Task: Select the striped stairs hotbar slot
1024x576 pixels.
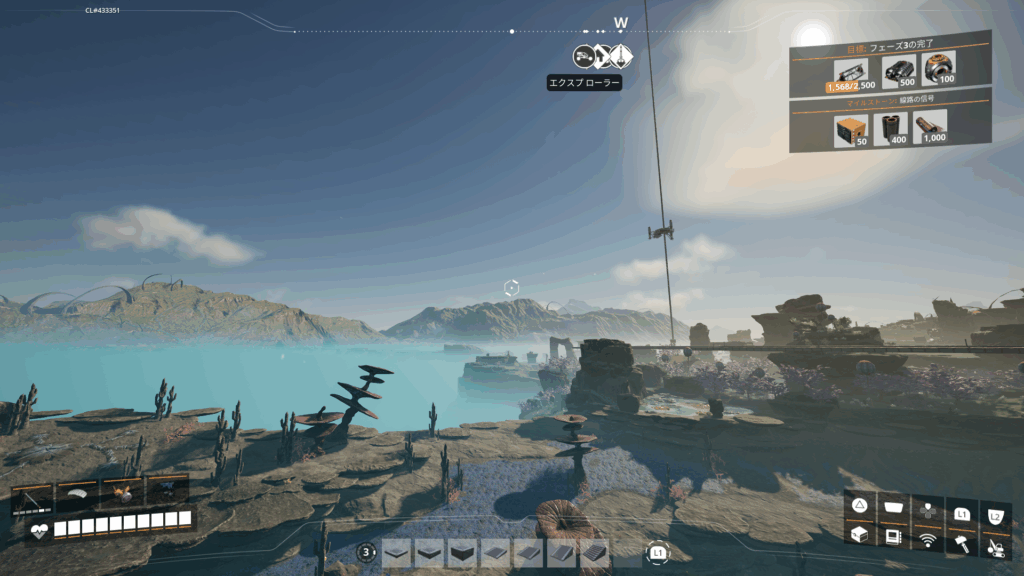Action: tap(595, 552)
